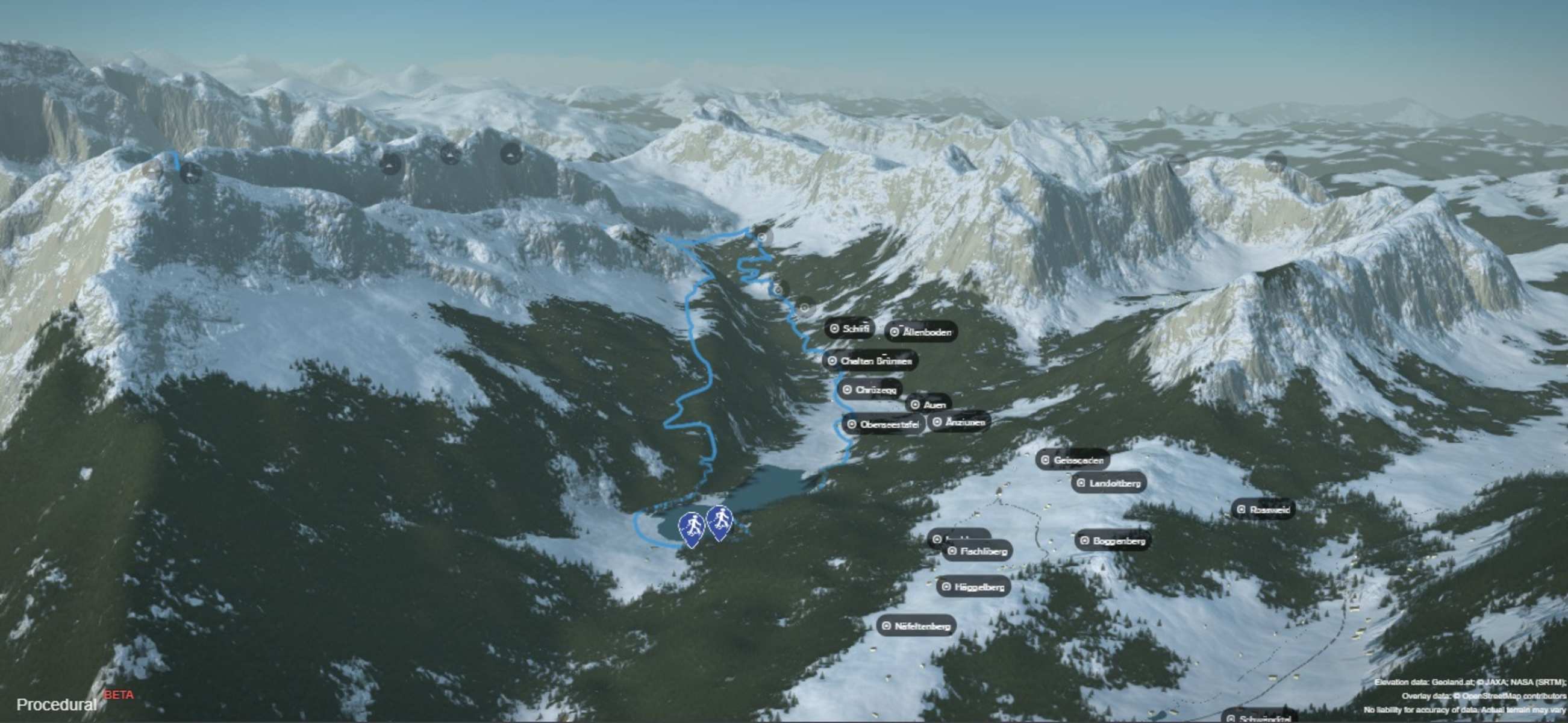Click the Procedural BETA logo
The width and height of the screenshot is (1568, 723).
pyautogui.click(x=73, y=703)
